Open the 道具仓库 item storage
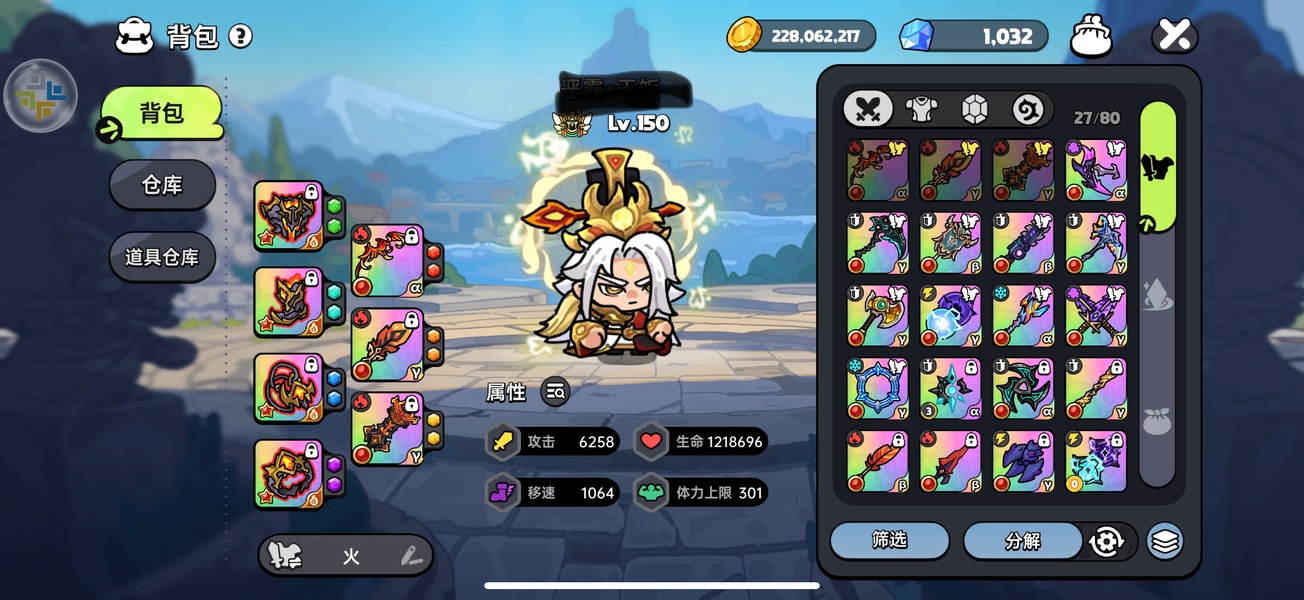 [162, 257]
